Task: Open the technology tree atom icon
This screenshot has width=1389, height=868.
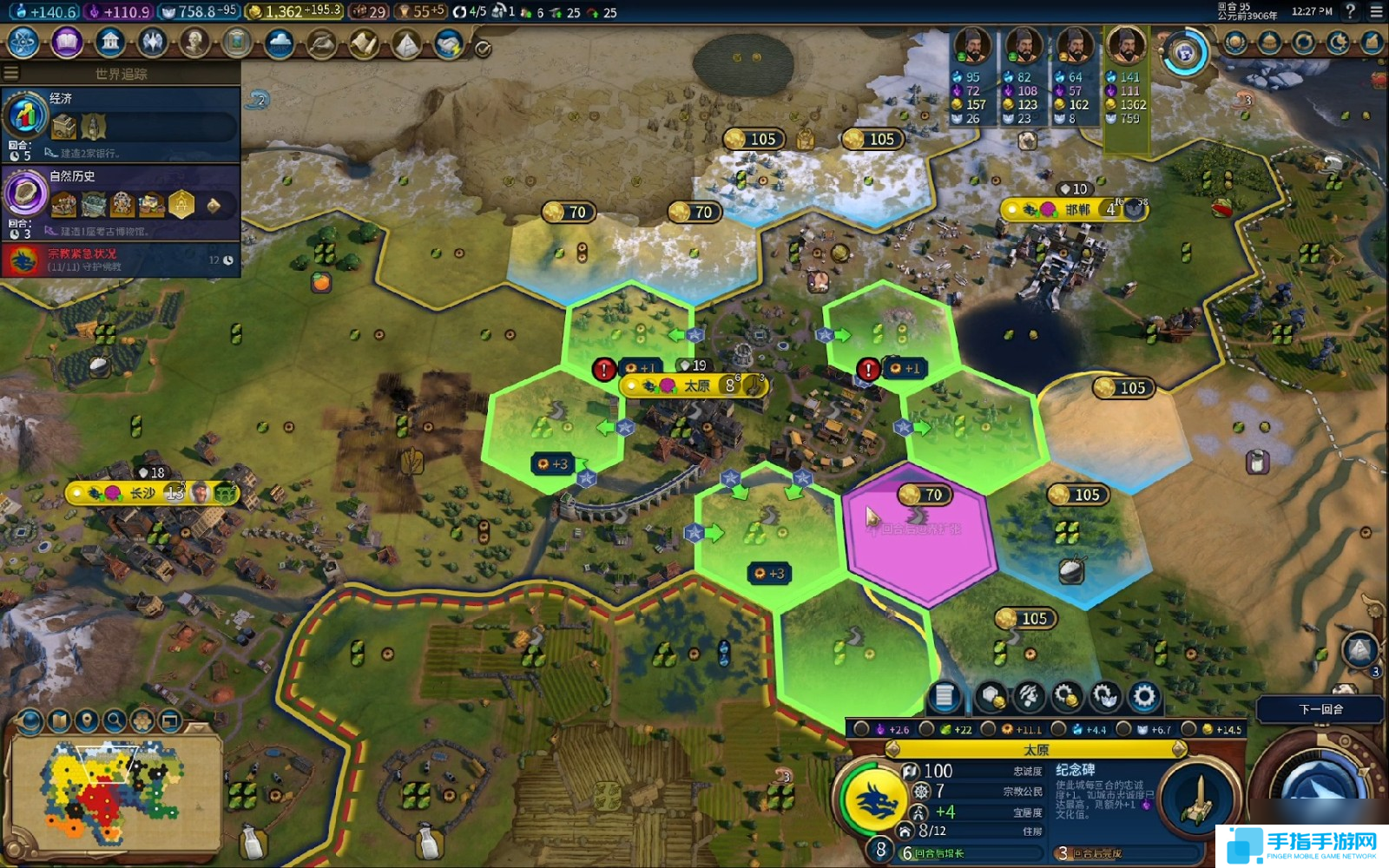Action: [x=23, y=42]
